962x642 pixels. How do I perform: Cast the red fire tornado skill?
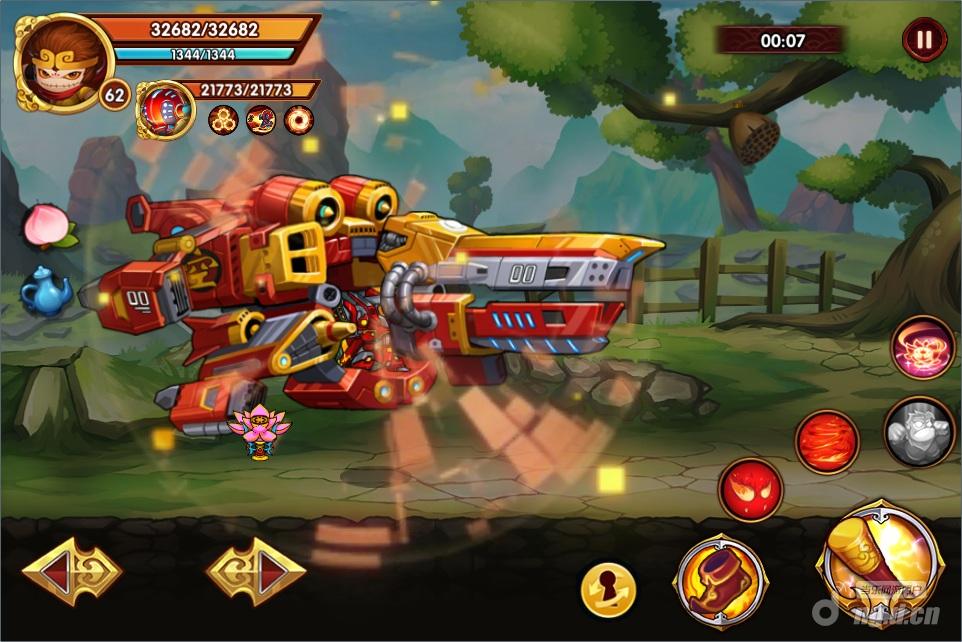(827, 442)
